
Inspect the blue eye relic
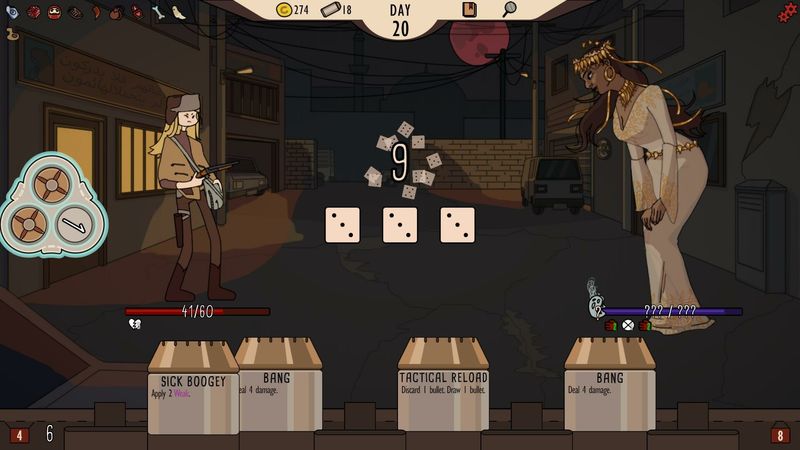pyautogui.click(x=12, y=13)
